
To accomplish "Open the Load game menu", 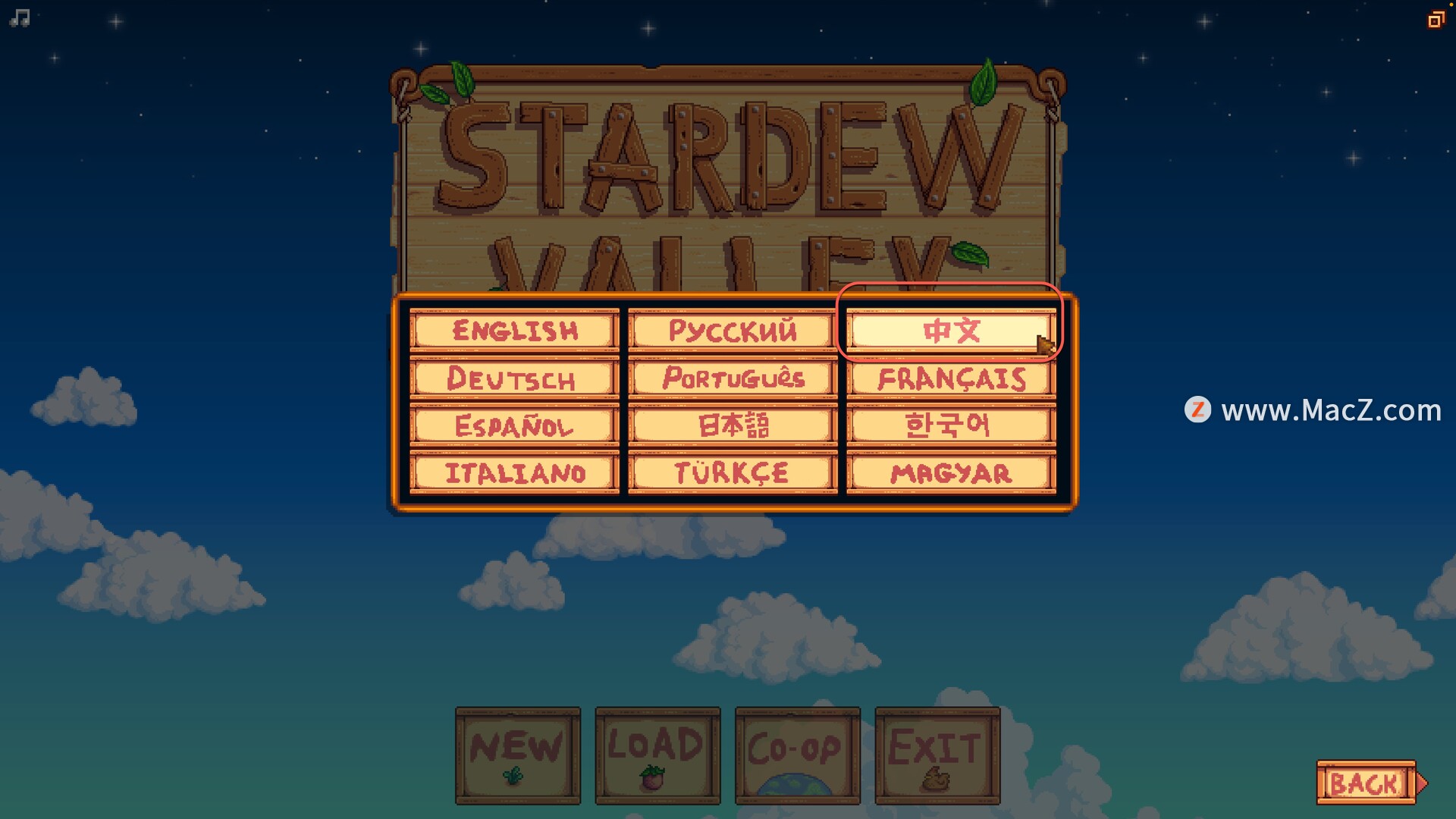I will tap(657, 755).
